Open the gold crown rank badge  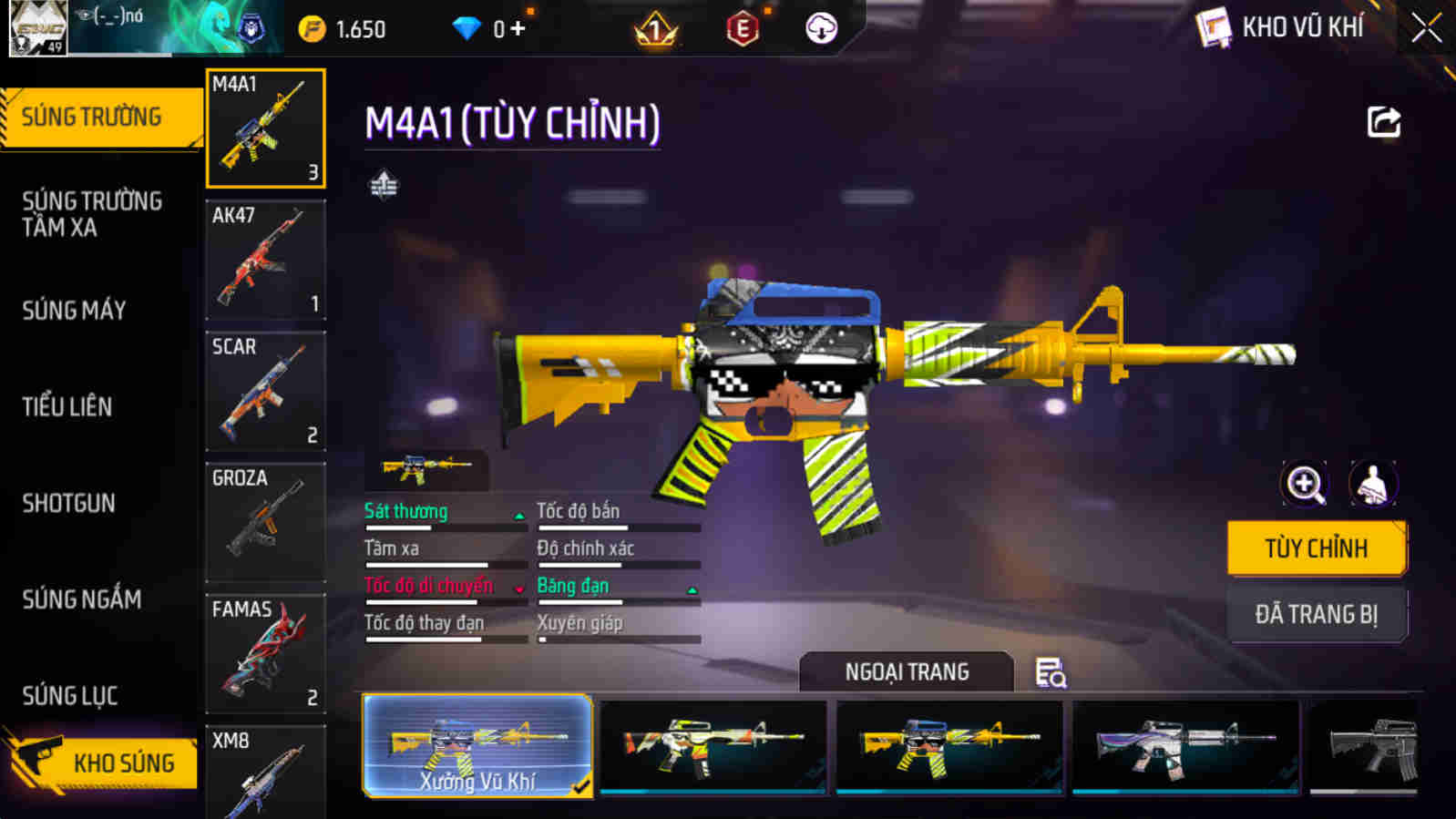point(655,27)
